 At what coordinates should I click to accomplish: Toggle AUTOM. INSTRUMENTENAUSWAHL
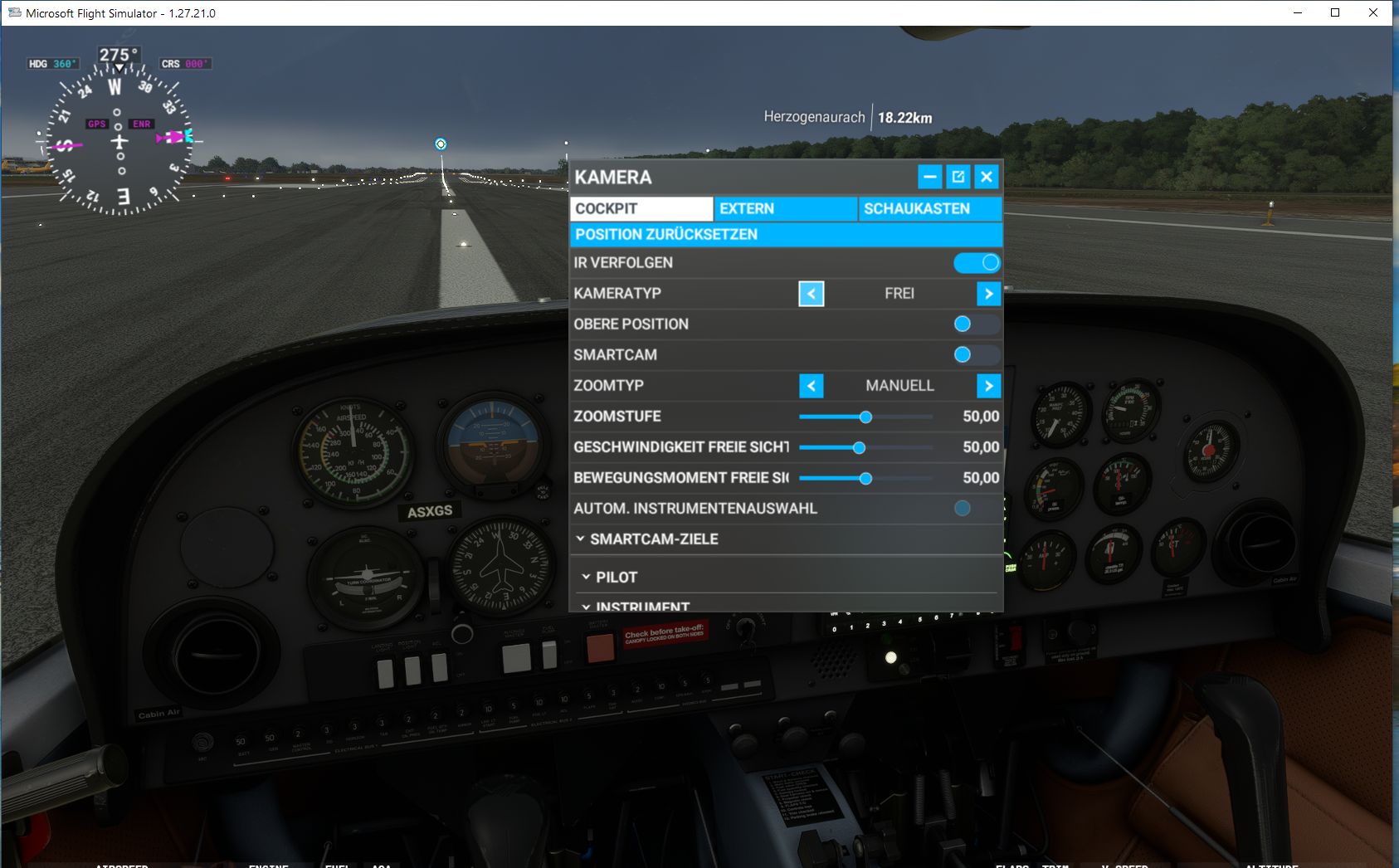coord(963,508)
